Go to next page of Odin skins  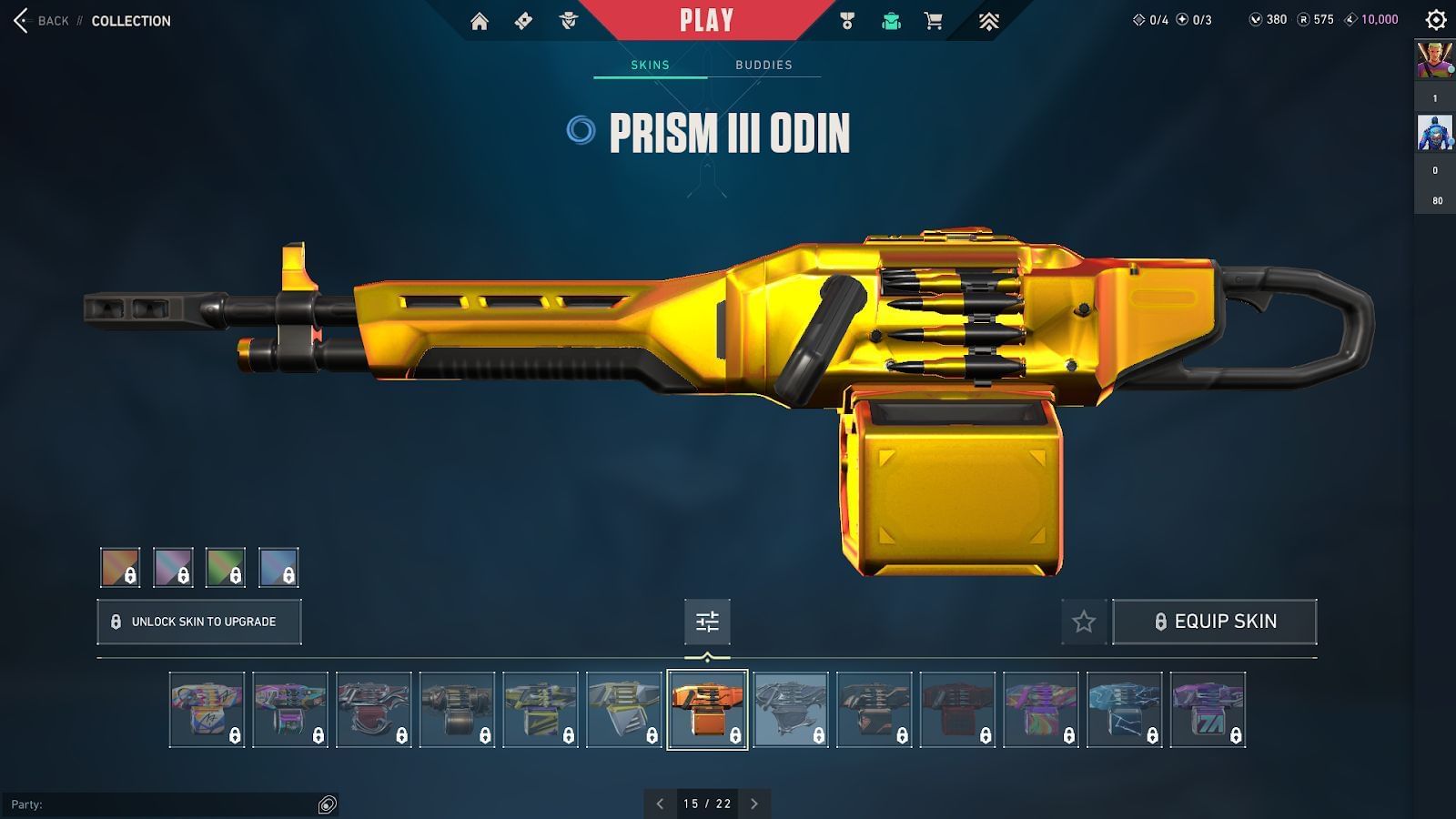[753, 804]
